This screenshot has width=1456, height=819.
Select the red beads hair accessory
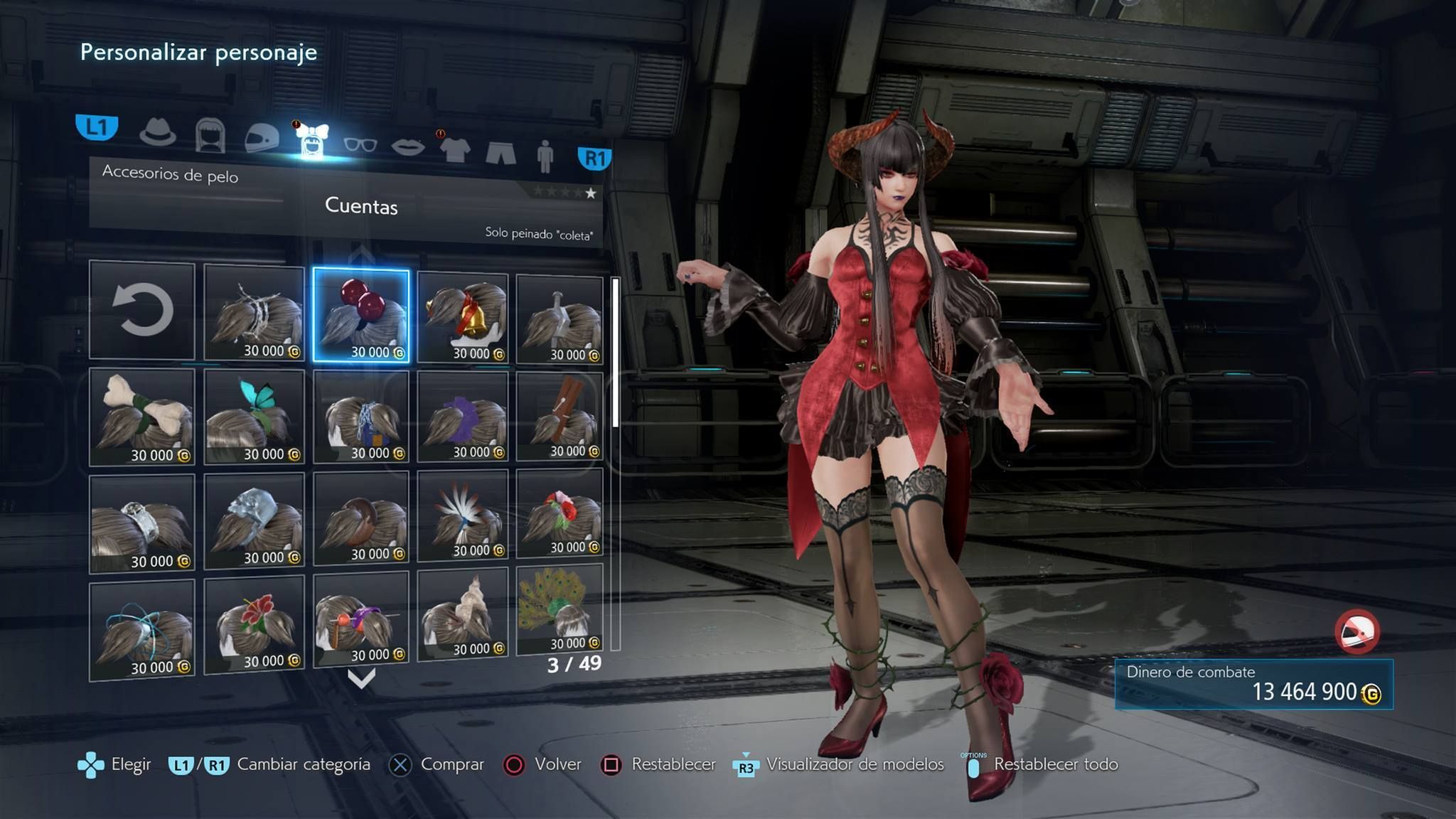click(361, 315)
